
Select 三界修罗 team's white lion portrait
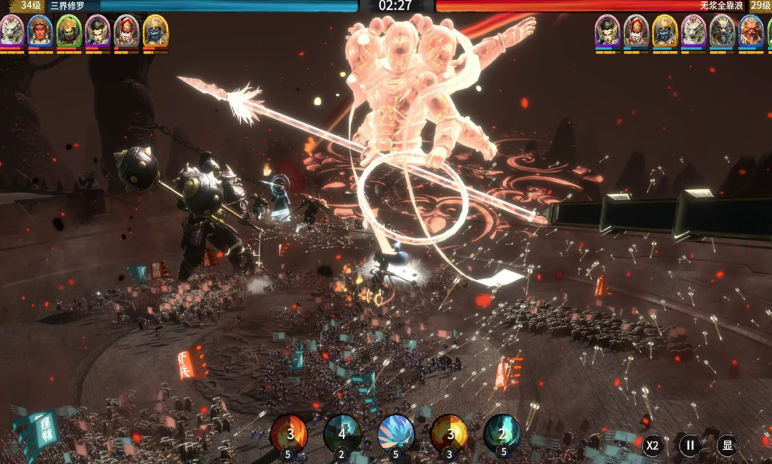(x=12, y=31)
